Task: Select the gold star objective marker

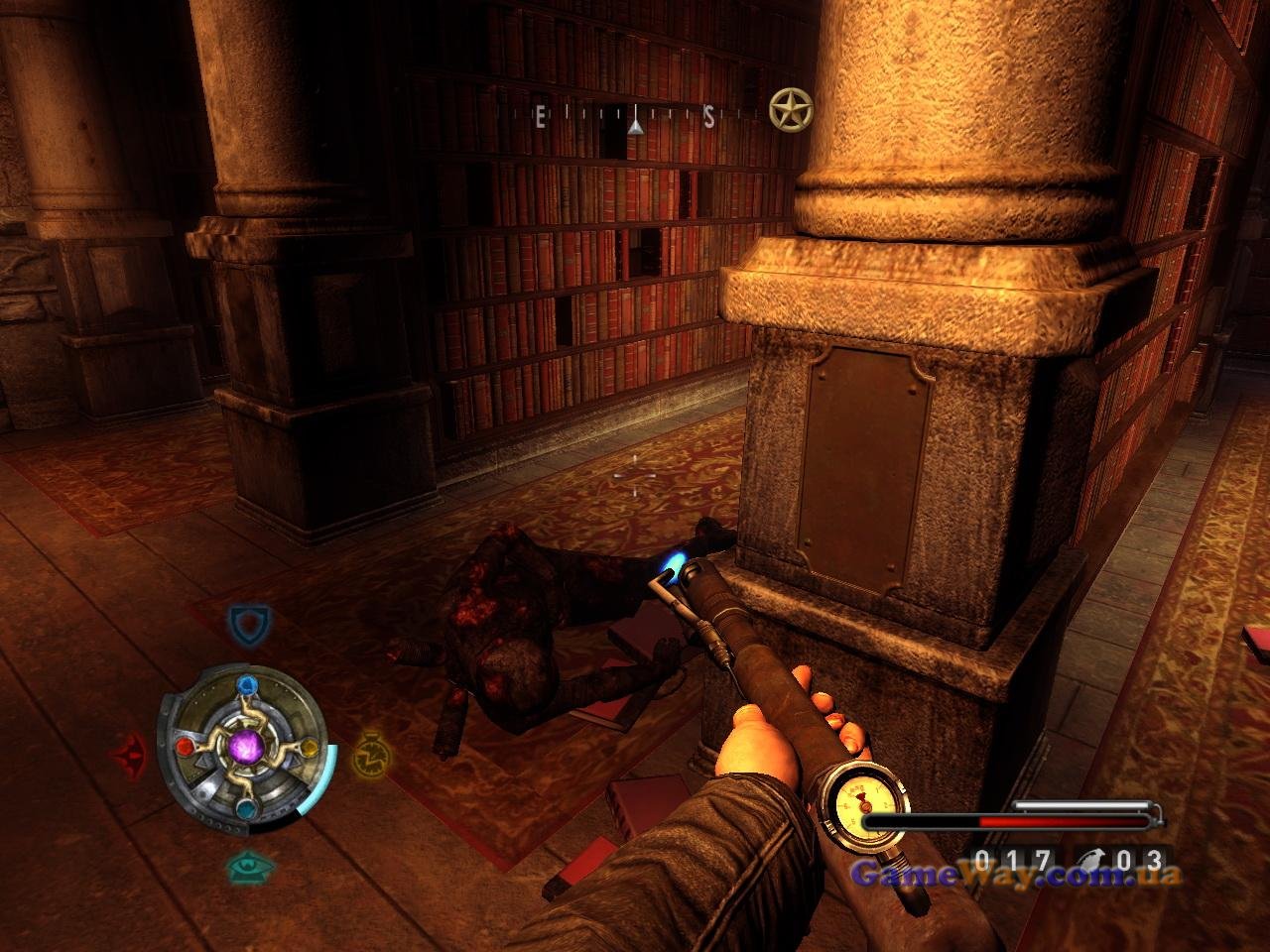Action: pos(791,109)
